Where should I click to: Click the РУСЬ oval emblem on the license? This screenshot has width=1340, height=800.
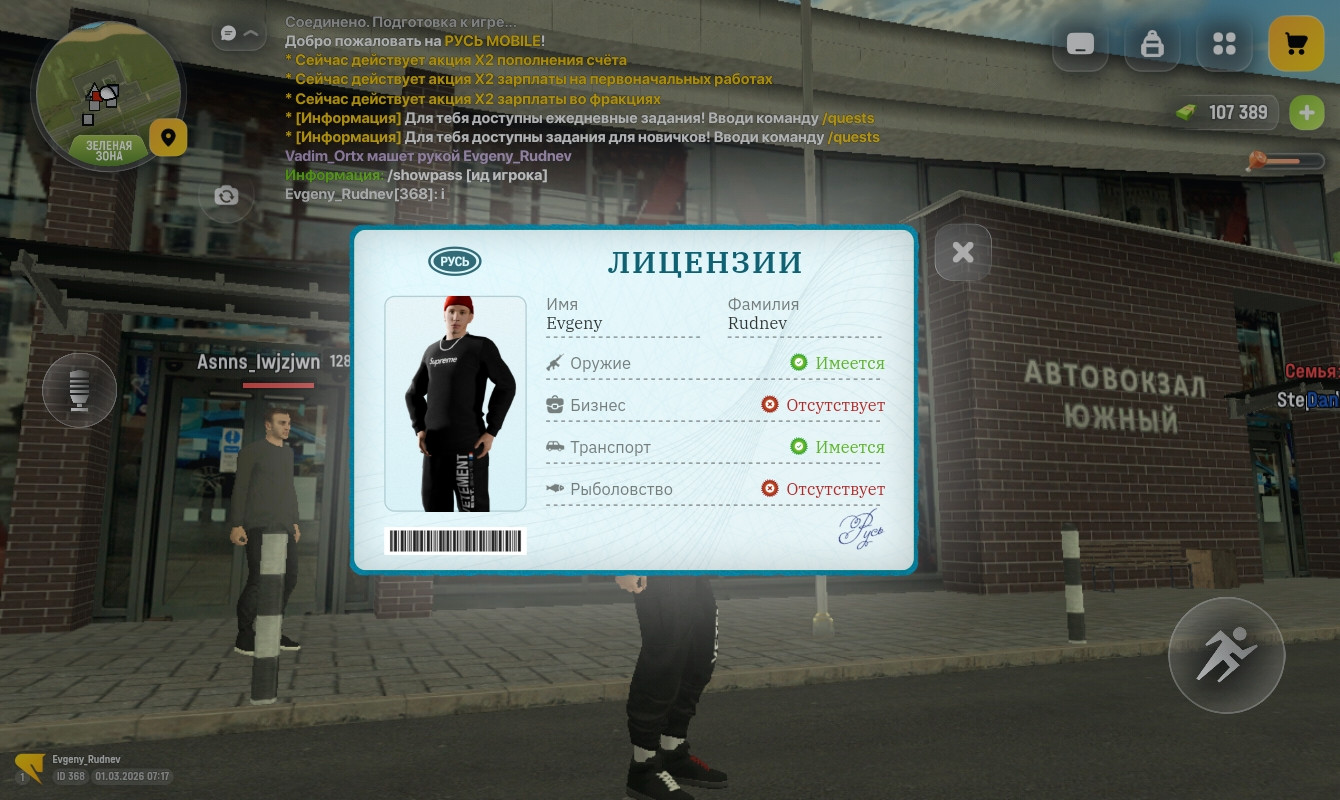454,261
